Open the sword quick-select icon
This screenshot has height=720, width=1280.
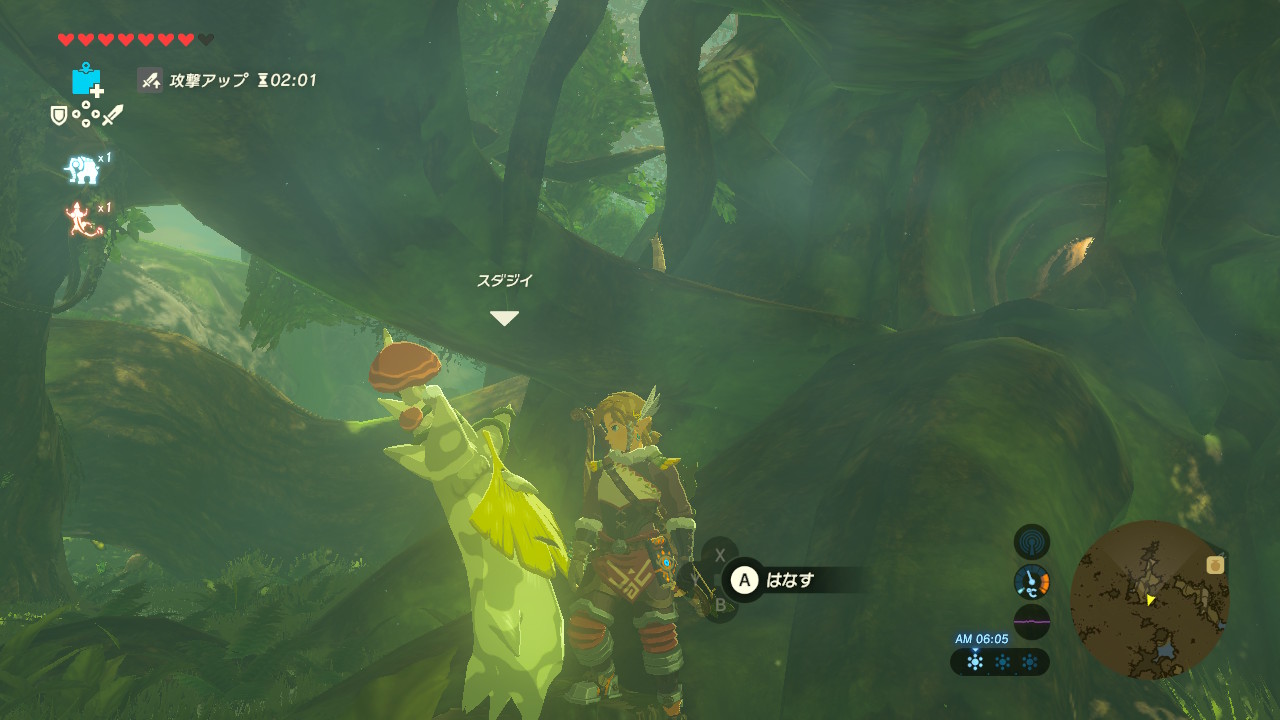click(112, 115)
